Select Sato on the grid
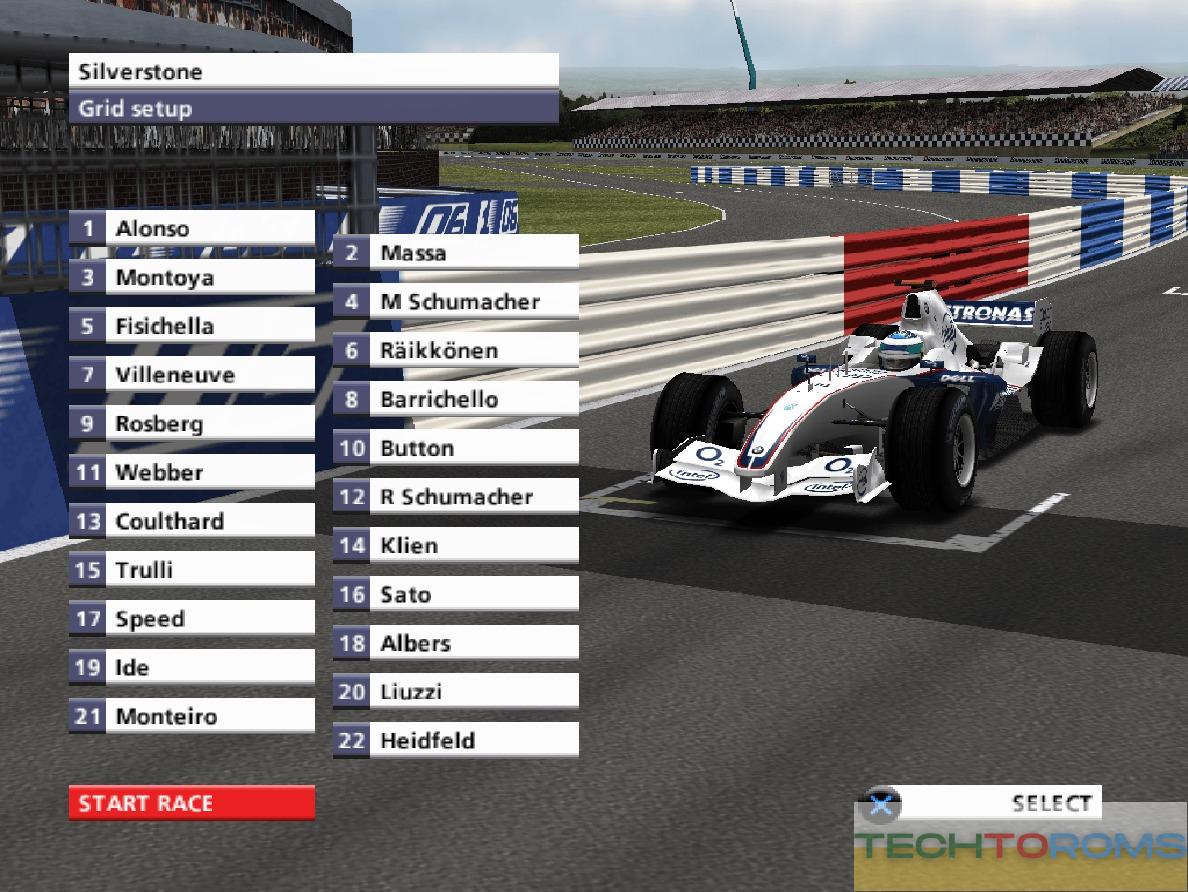This screenshot has height=892, width=1188. 455,594
